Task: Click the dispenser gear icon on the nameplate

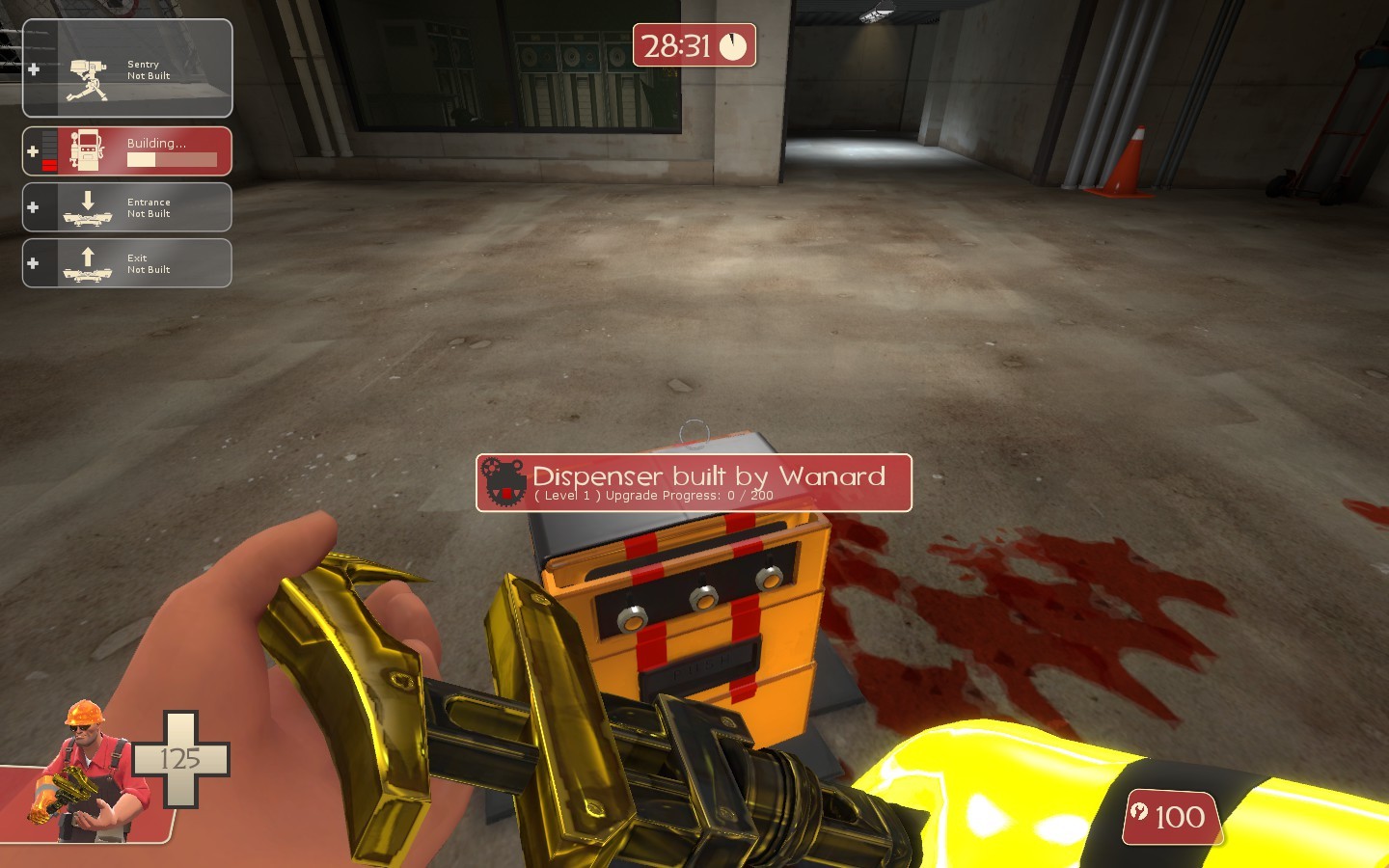Action: [503, 480]
